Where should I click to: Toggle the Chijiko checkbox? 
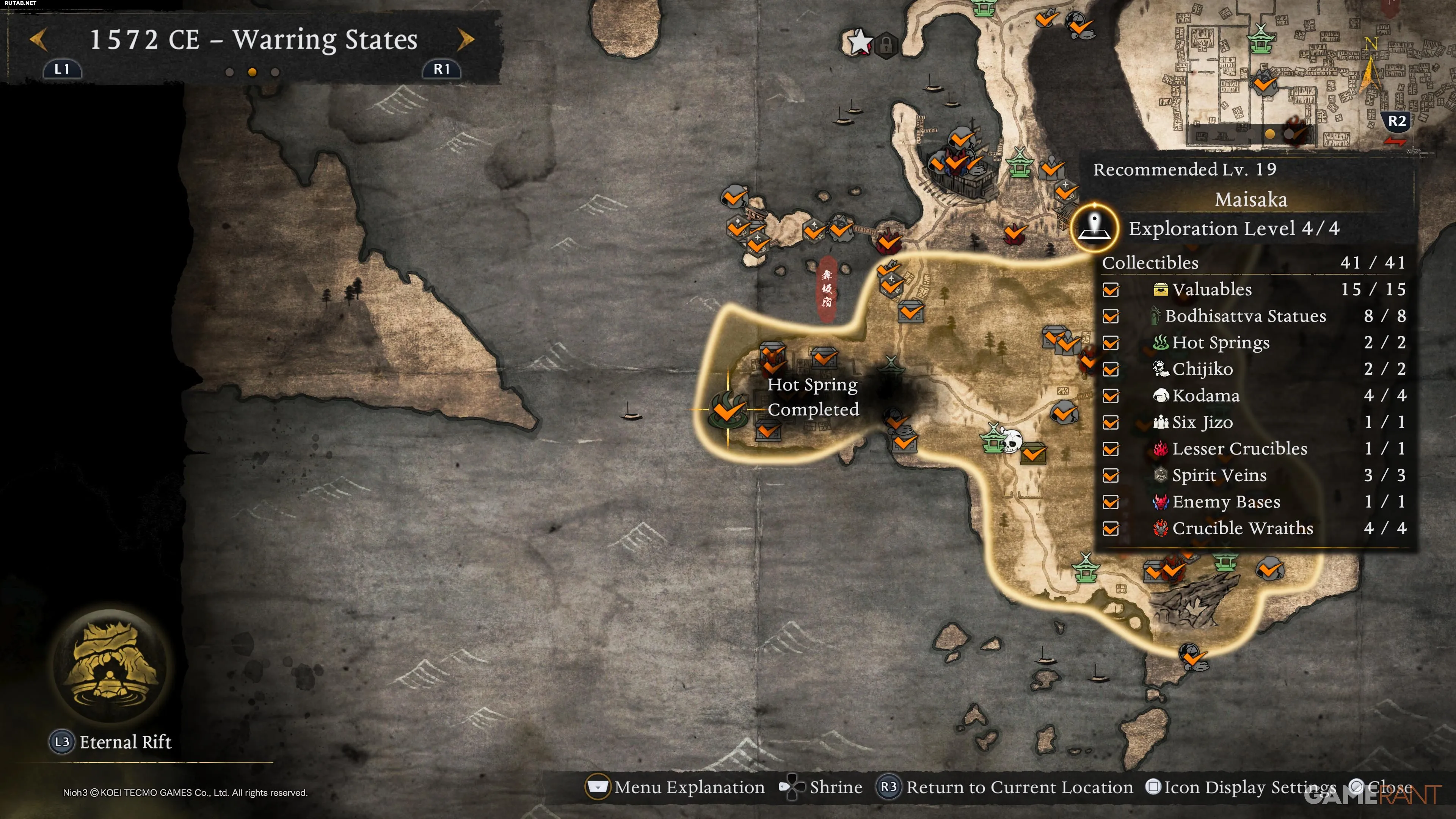(1111, 370)
